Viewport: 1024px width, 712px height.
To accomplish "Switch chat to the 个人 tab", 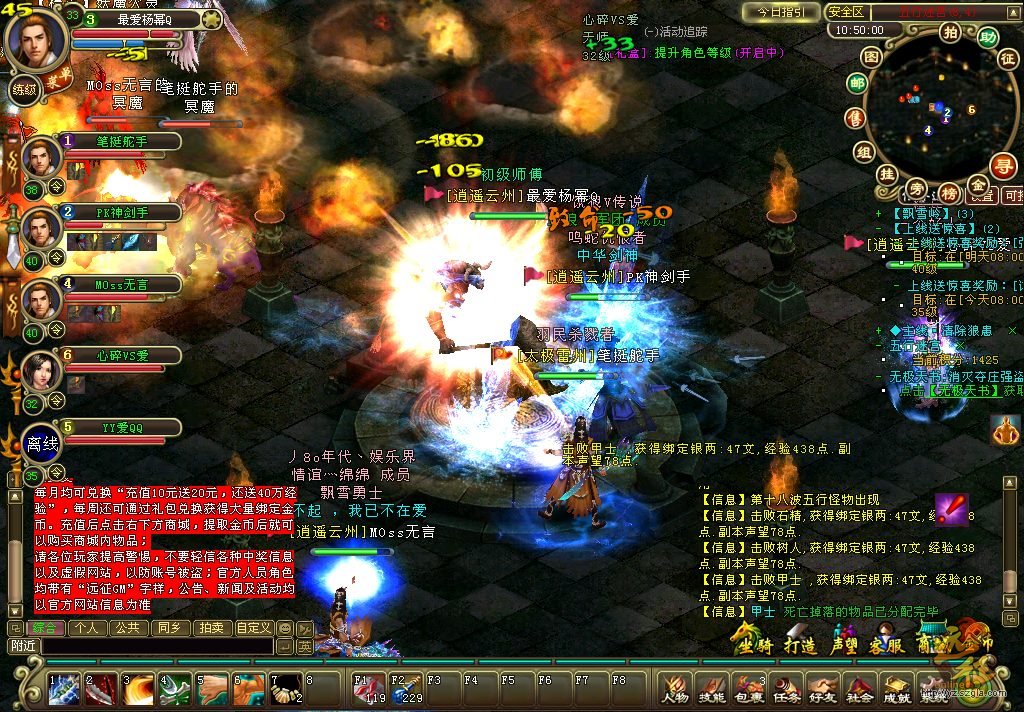I will tap(87, 628).
